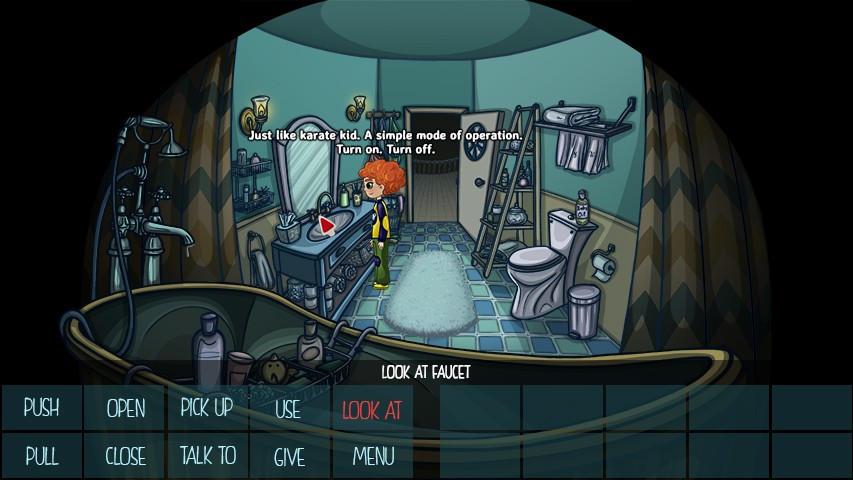
Task: Activate the PICK UP verb
Action: tap(207, 408)
